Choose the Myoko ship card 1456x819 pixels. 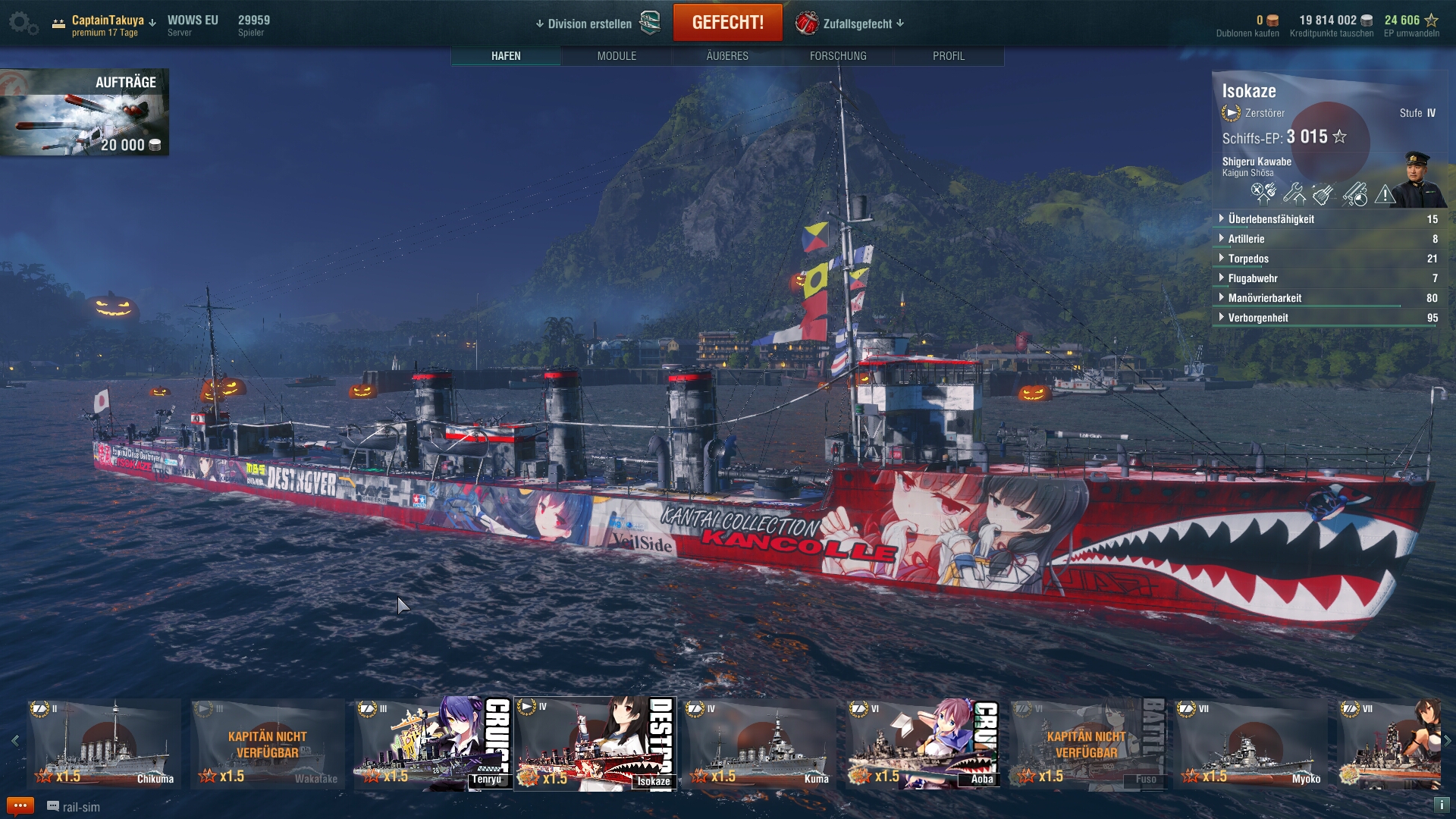point(1251,744)
